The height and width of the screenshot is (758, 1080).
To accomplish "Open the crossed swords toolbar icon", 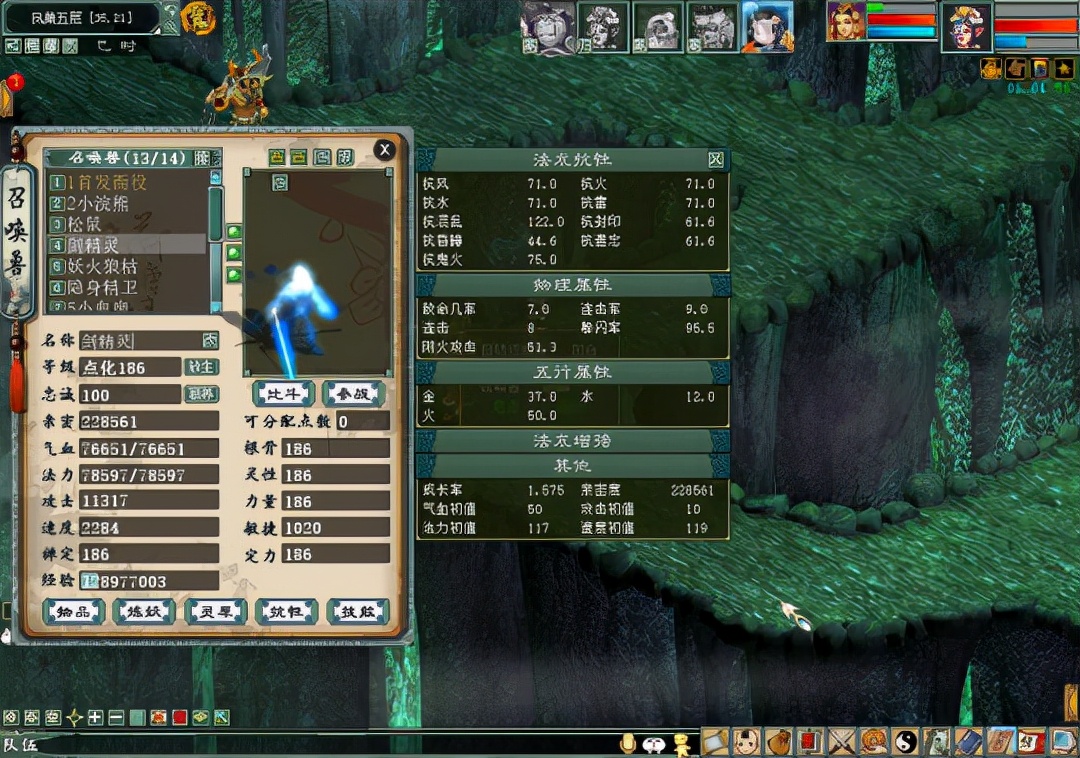I will [x=842, y=741].
